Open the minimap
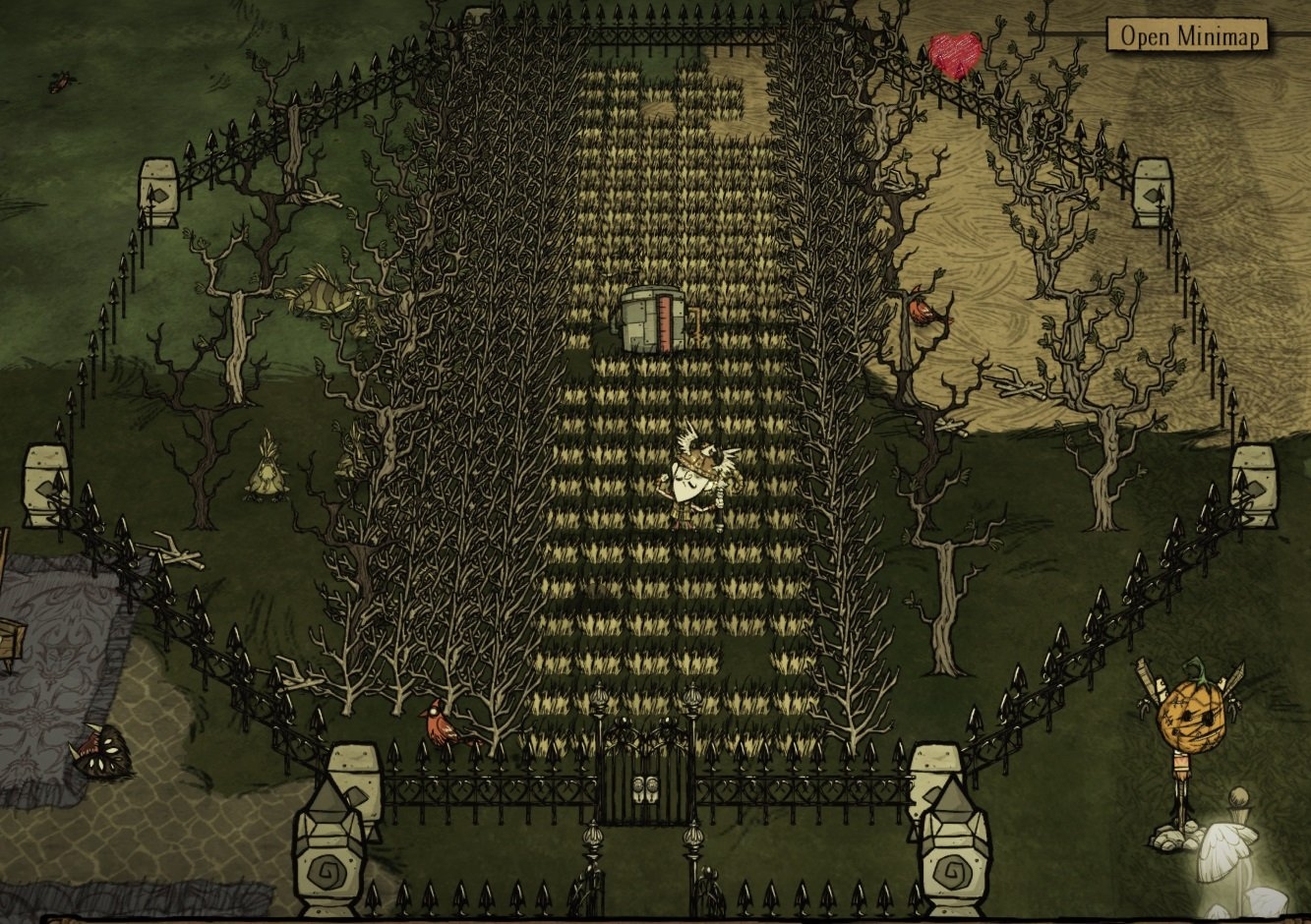Viewport: 1311px width, 924px height. (1187, 36)
